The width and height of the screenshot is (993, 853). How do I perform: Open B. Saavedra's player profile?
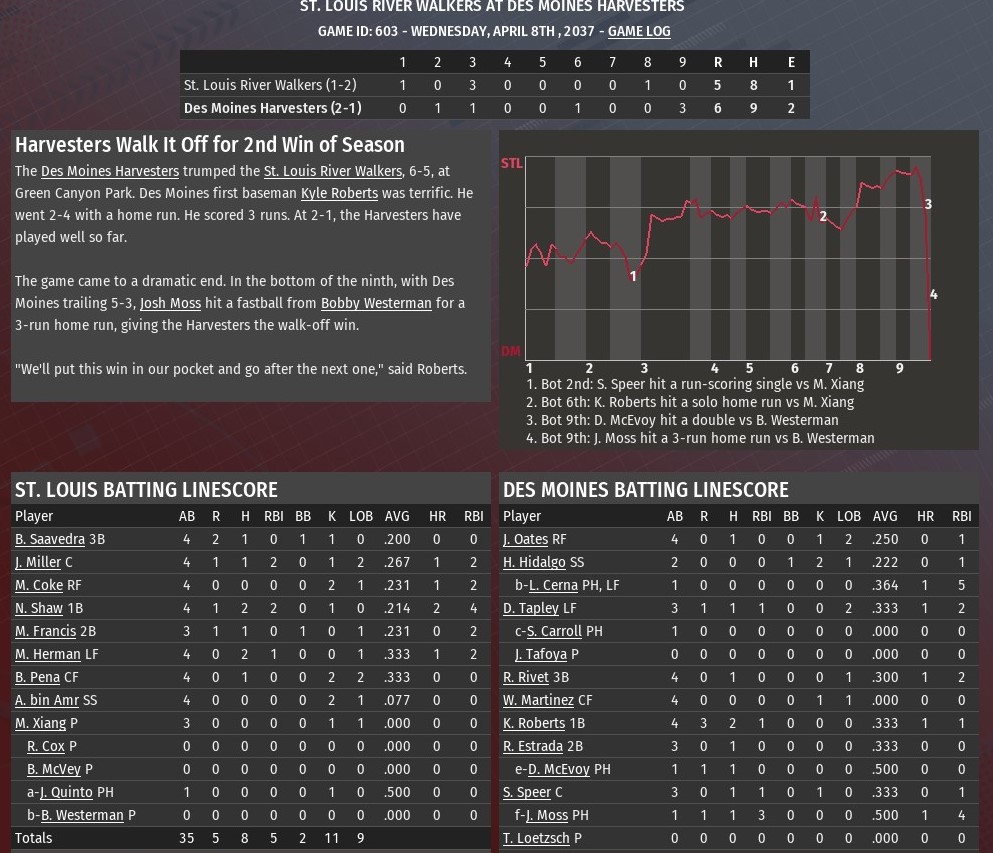pyautogui.click(x=50, y=539)
